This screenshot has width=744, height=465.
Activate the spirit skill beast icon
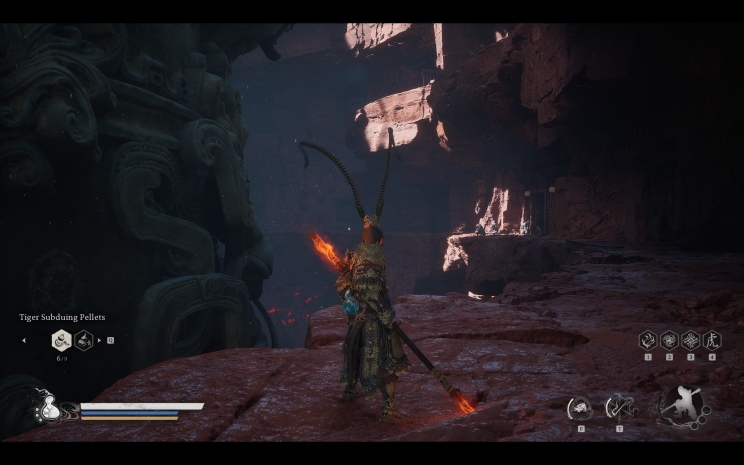pos(580,408)
